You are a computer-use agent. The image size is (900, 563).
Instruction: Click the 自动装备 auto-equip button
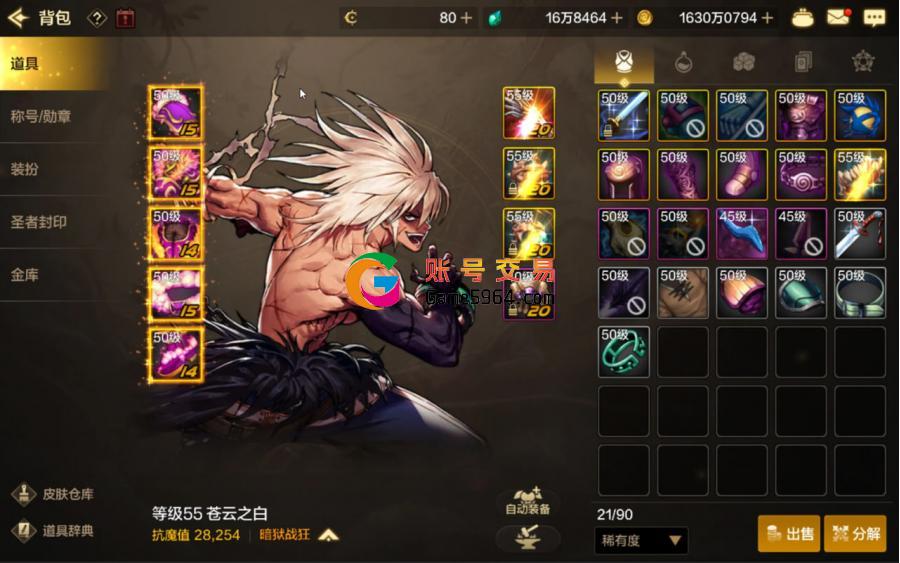(528, 501)
